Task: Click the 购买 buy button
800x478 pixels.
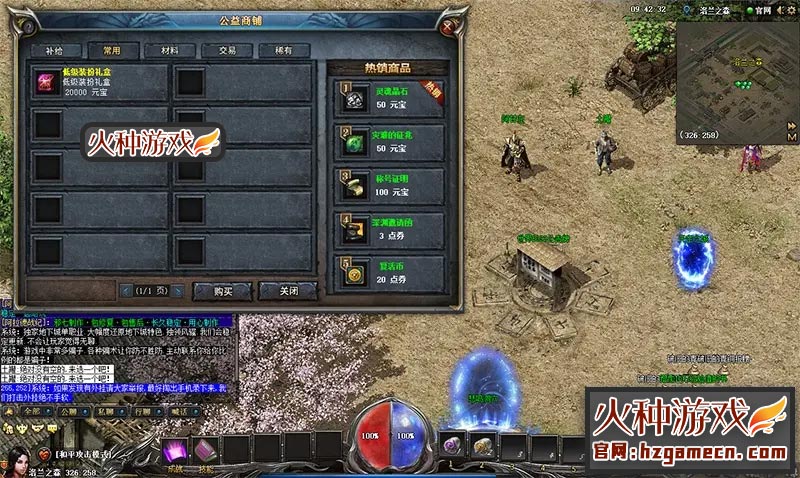Action: click(x=224, y=291)
